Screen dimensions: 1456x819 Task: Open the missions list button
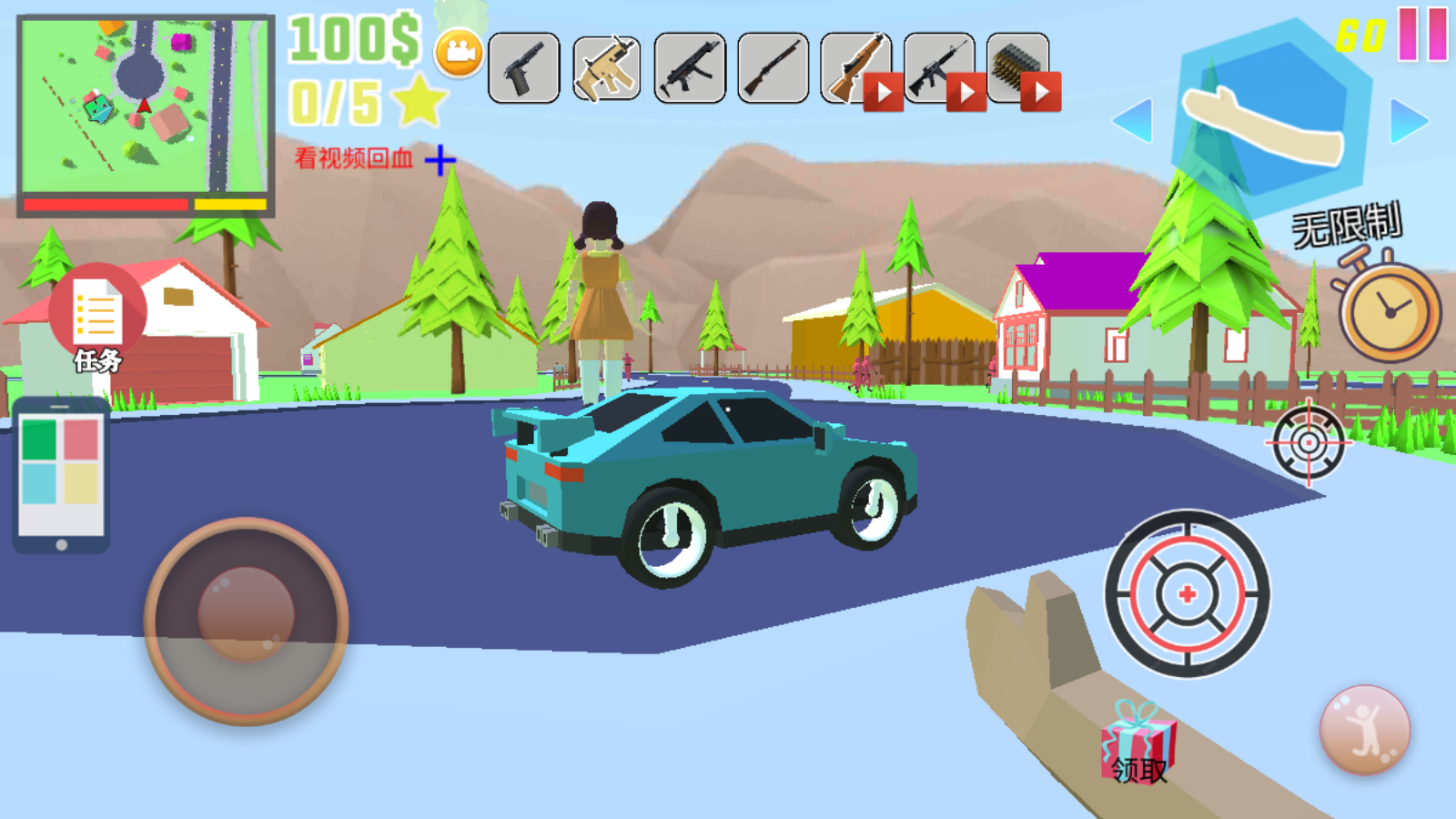[97, 318]
